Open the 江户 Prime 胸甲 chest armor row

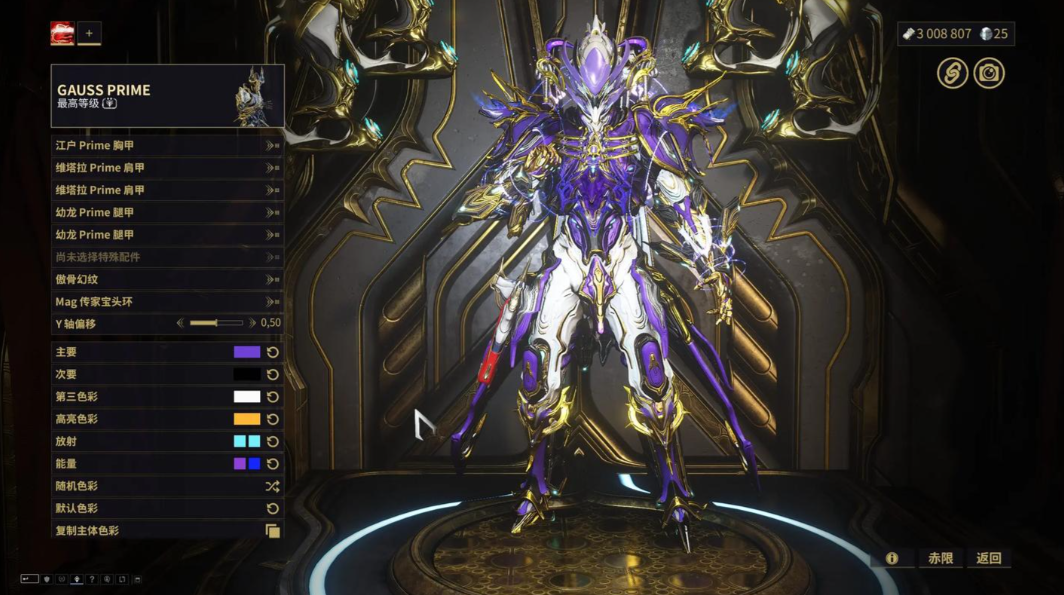(167, 145)
